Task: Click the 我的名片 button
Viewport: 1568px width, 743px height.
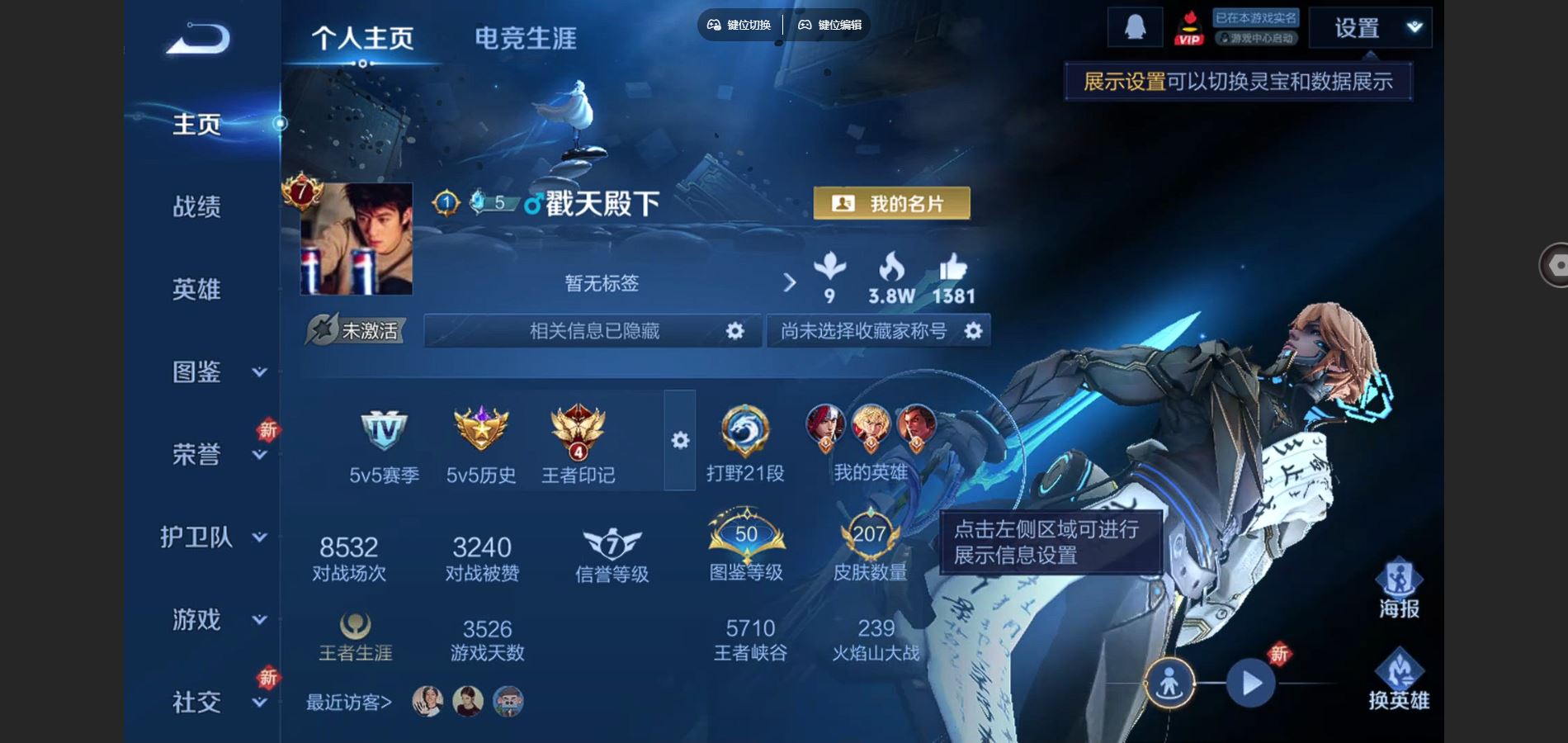Action: [891, 201]
